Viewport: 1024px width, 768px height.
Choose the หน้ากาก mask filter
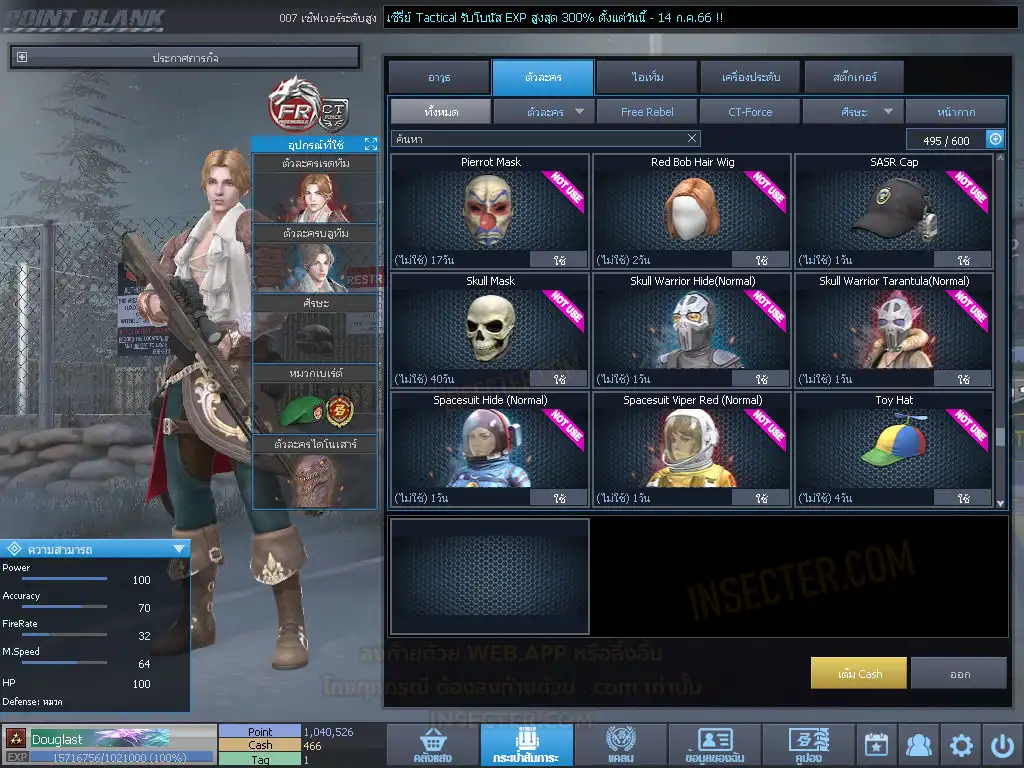pyautogui.click(x=956, y=112)
